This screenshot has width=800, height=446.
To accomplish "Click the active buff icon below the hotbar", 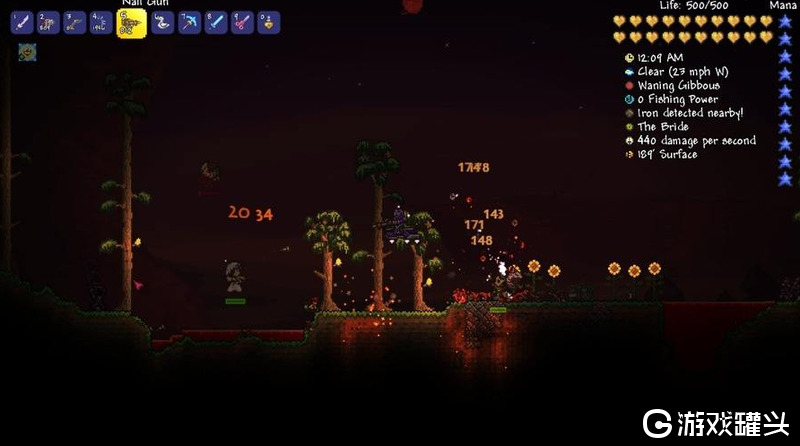I will click(27, 52).
